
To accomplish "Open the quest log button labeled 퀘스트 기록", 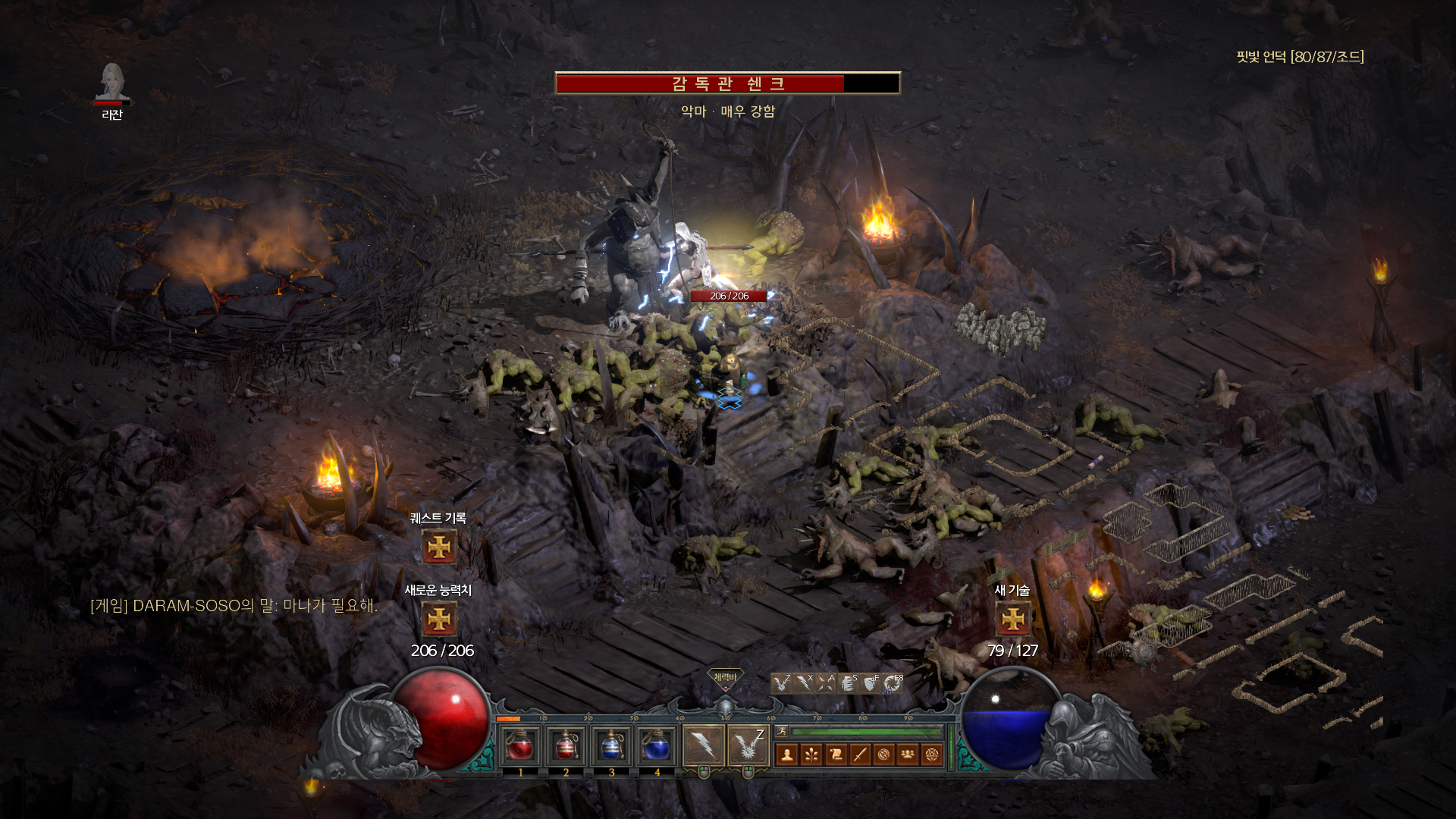I will pos(439,547).
